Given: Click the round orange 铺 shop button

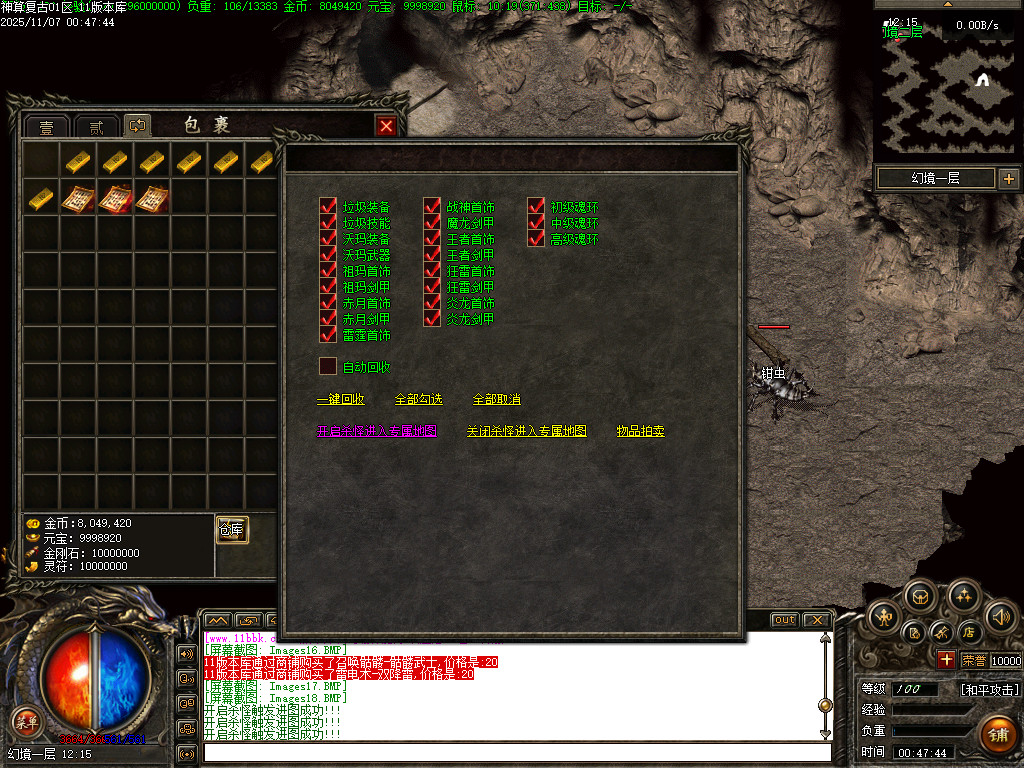Looking at the screenshot, I should pyautogui.click(x=999, y=733).
